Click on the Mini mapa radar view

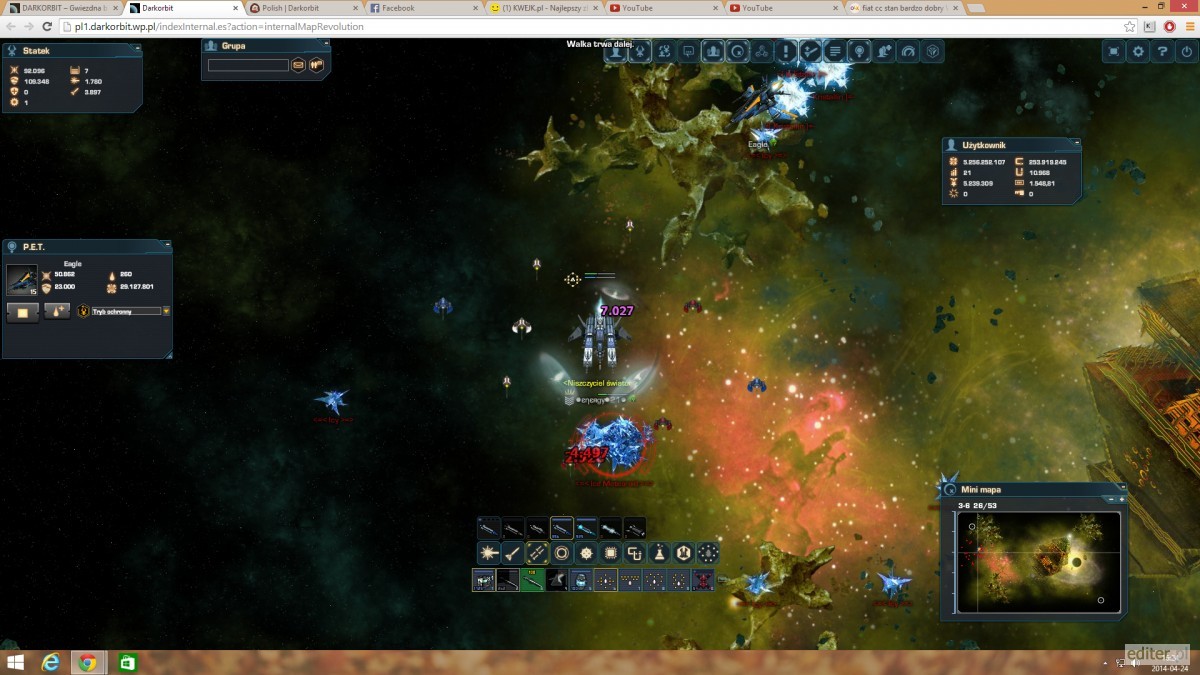click(1038, 562)
